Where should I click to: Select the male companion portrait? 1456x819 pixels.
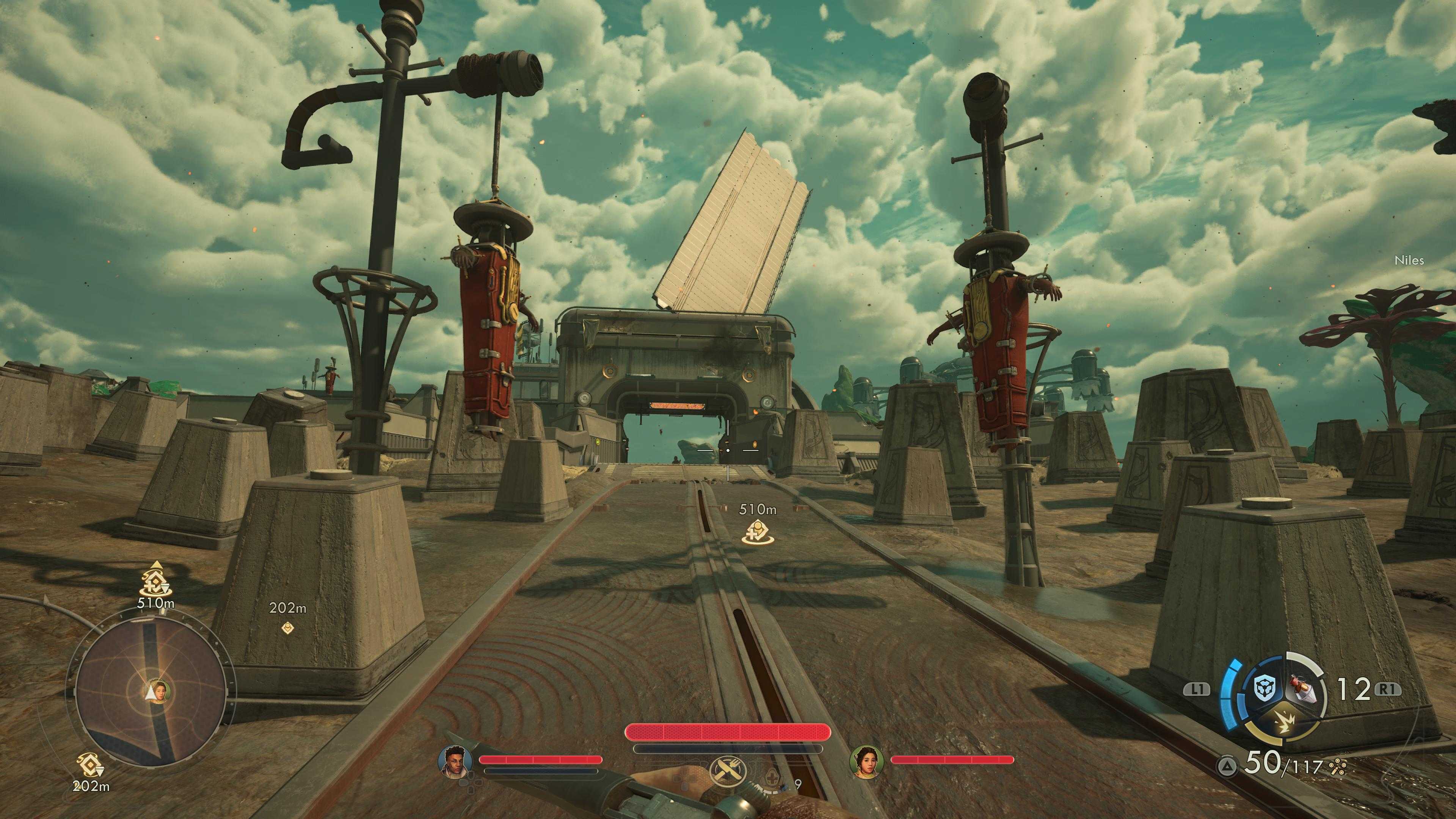click(455, 761)
